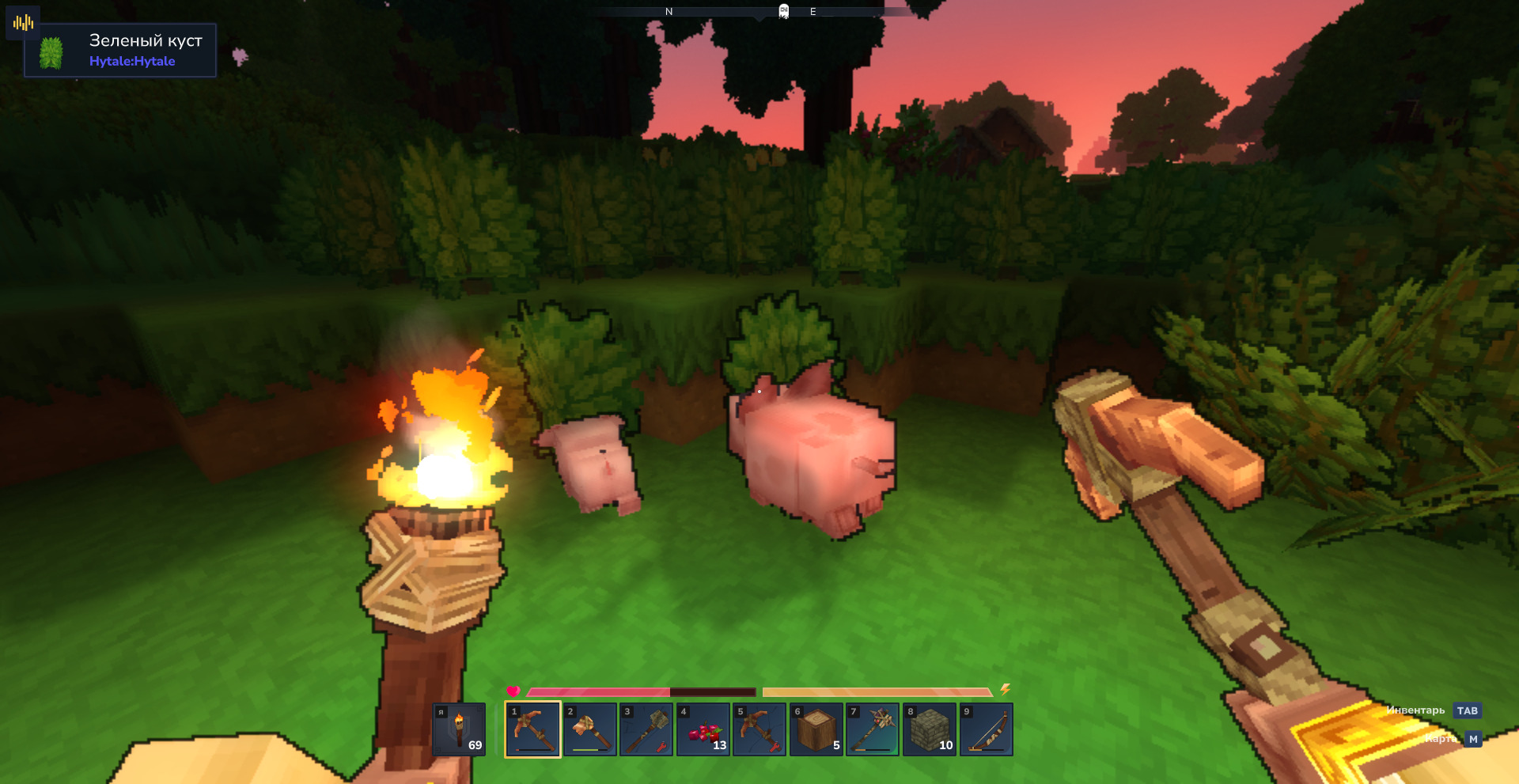Pick the damaged pickaxe in slot 5

[x=759, y=729]
